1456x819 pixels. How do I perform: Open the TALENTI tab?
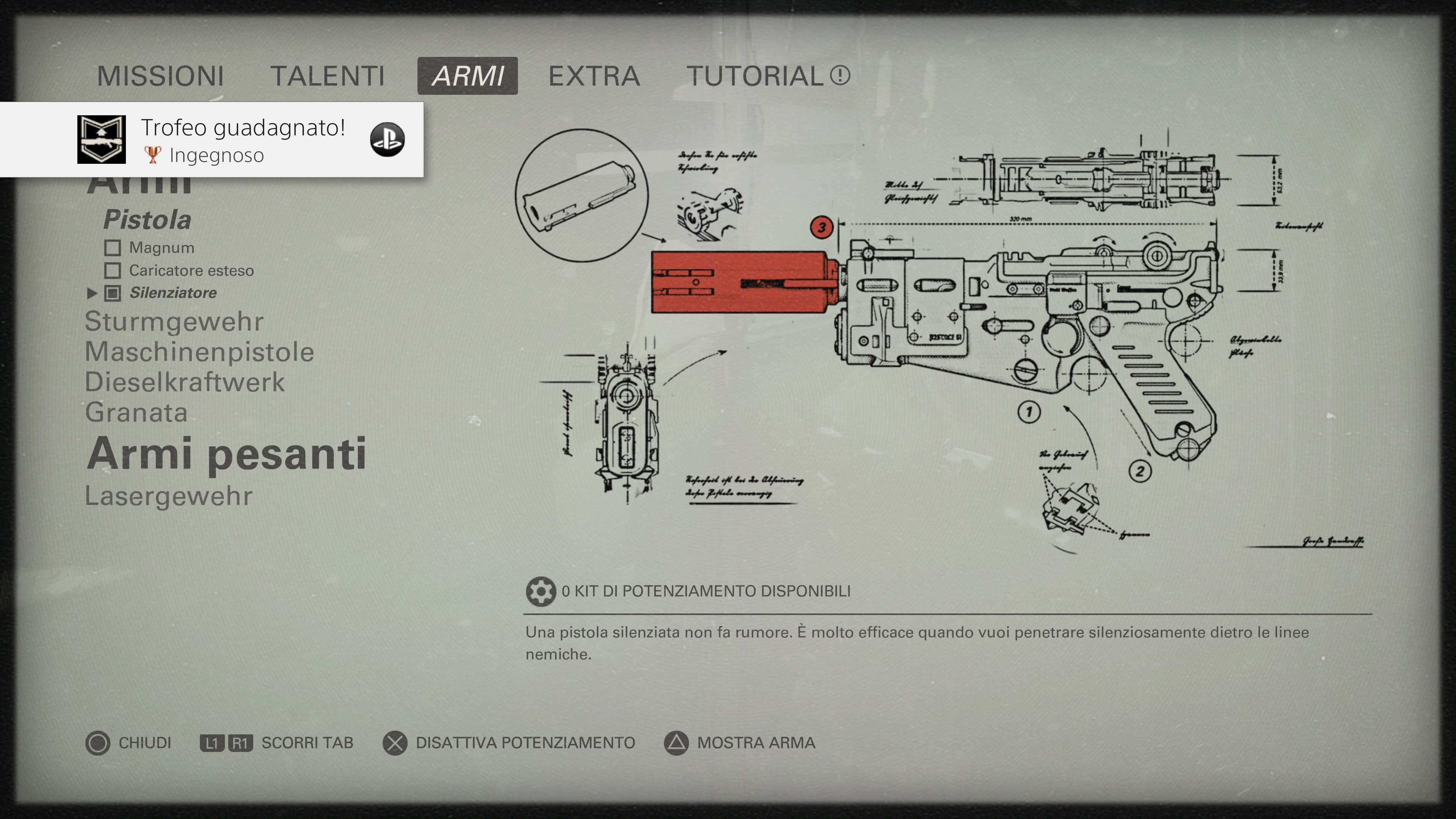click(327, 76)
